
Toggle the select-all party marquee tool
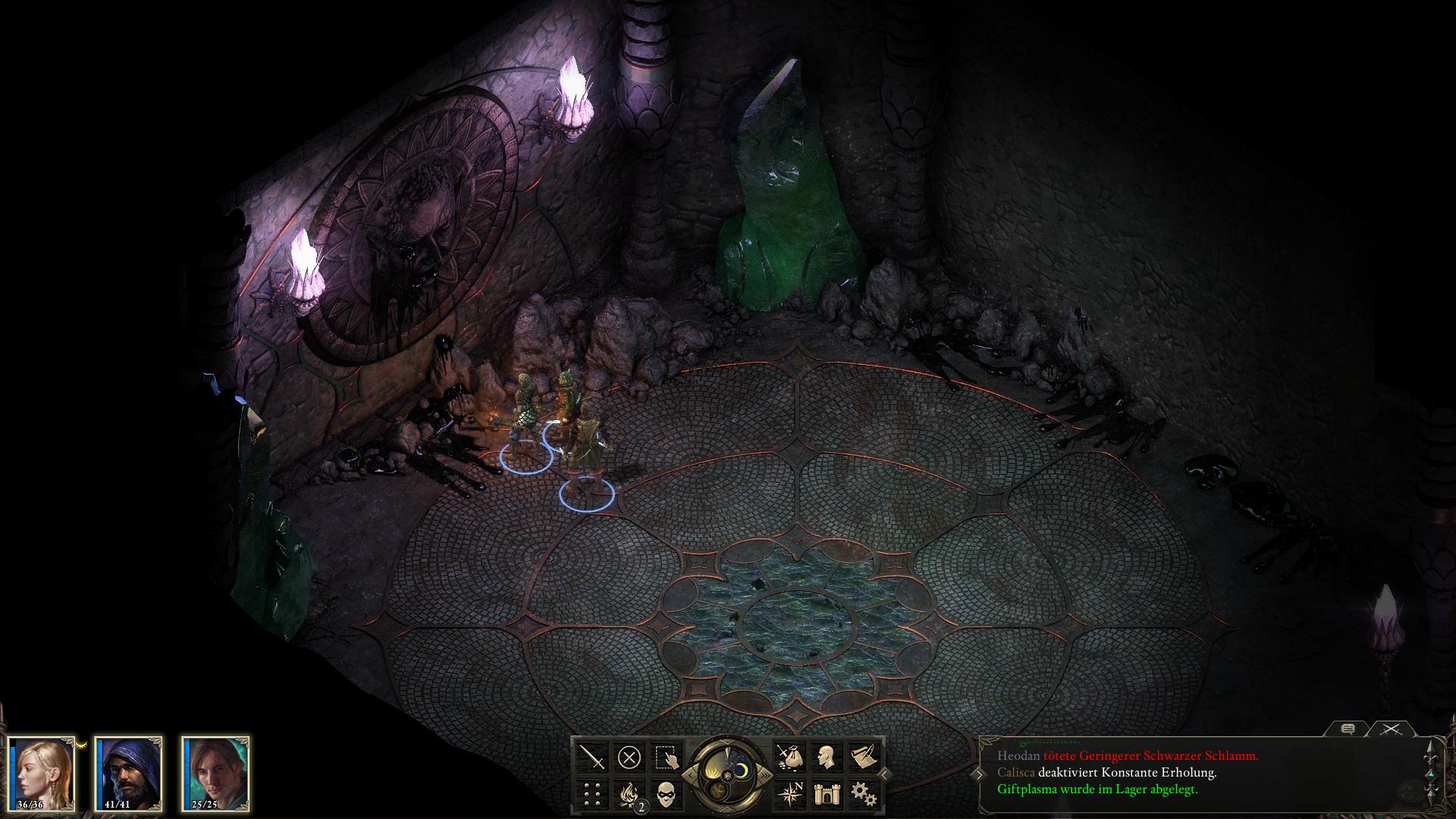(x=666, y=758)
